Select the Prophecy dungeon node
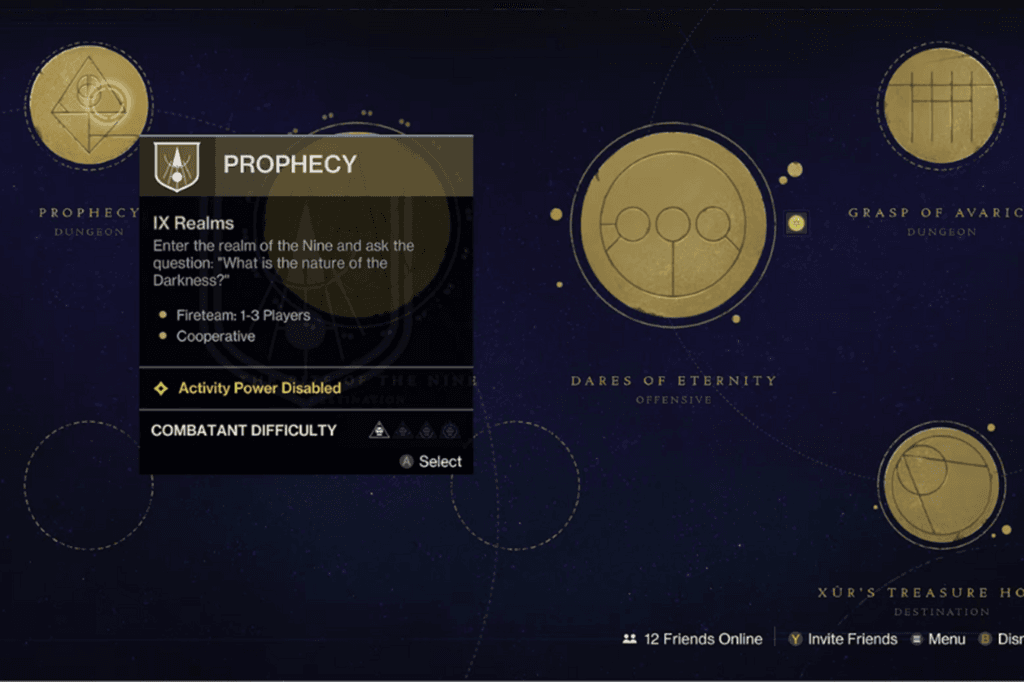The width and height of the screenshot is (1024, 682). [89, 104]
